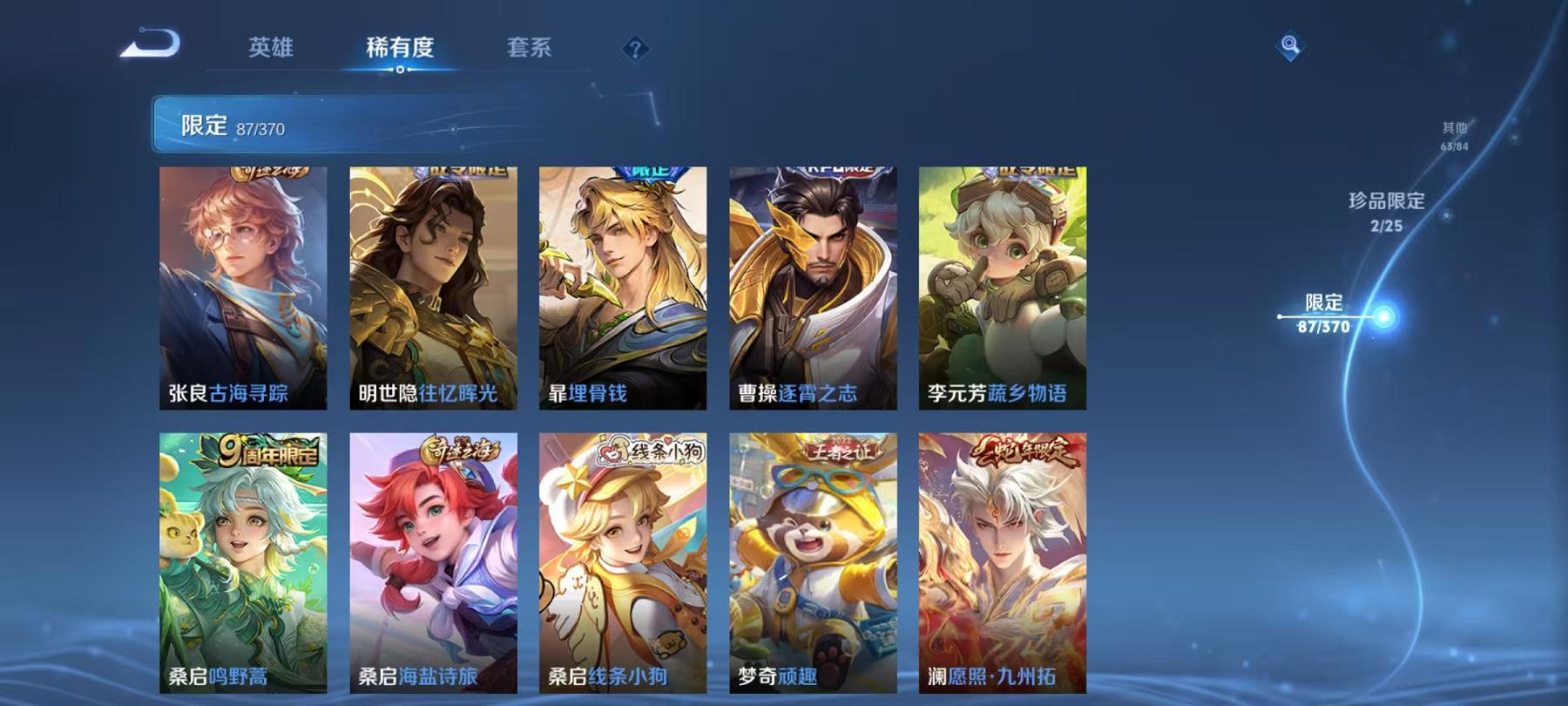Image resolution: width=1568 pixels, height=706 pixels.
Task: Open the 张良 古海寻踪 skin card
Action: (245, 288)
